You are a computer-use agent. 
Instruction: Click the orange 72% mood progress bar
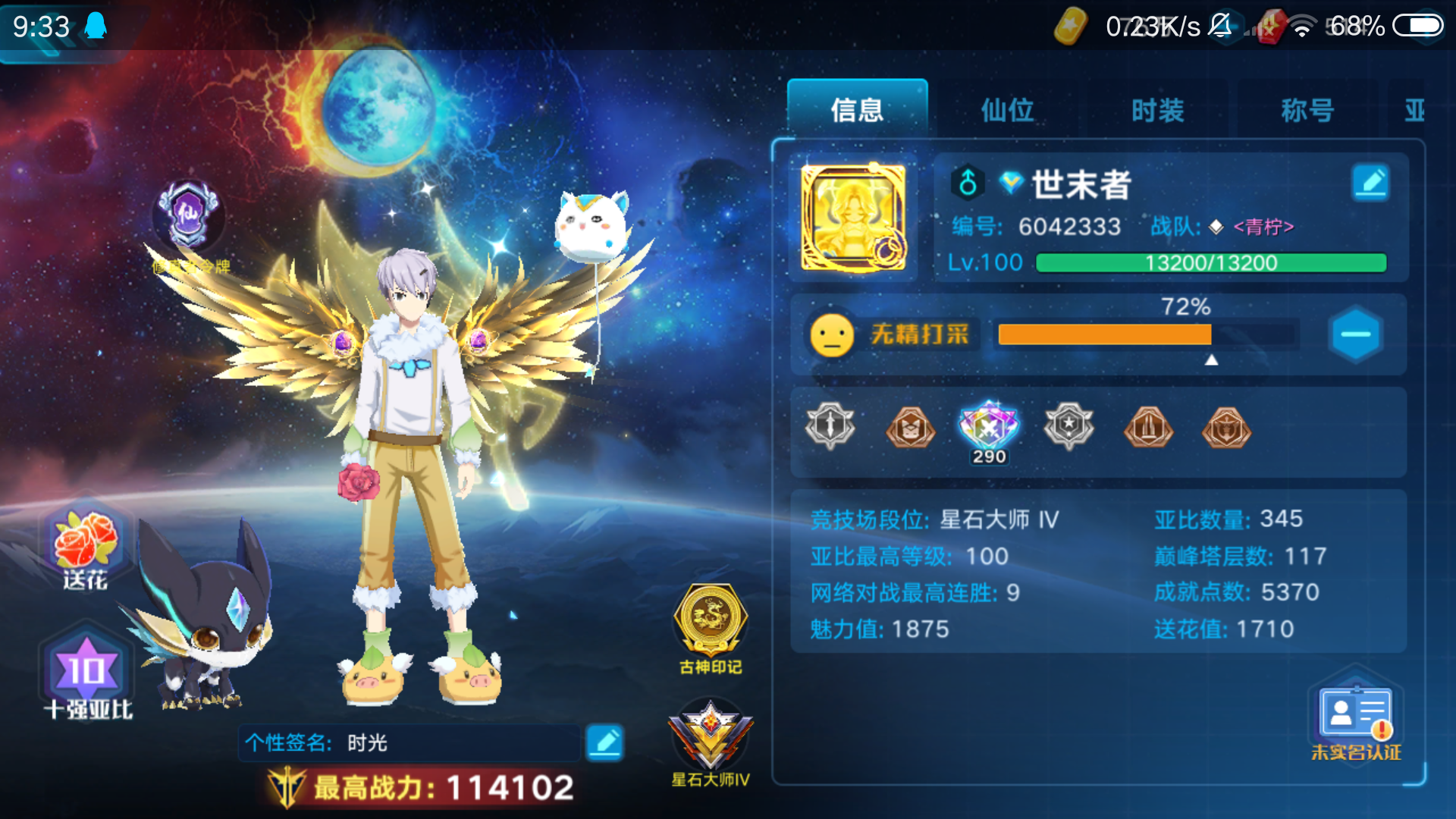pos(1103,334)
